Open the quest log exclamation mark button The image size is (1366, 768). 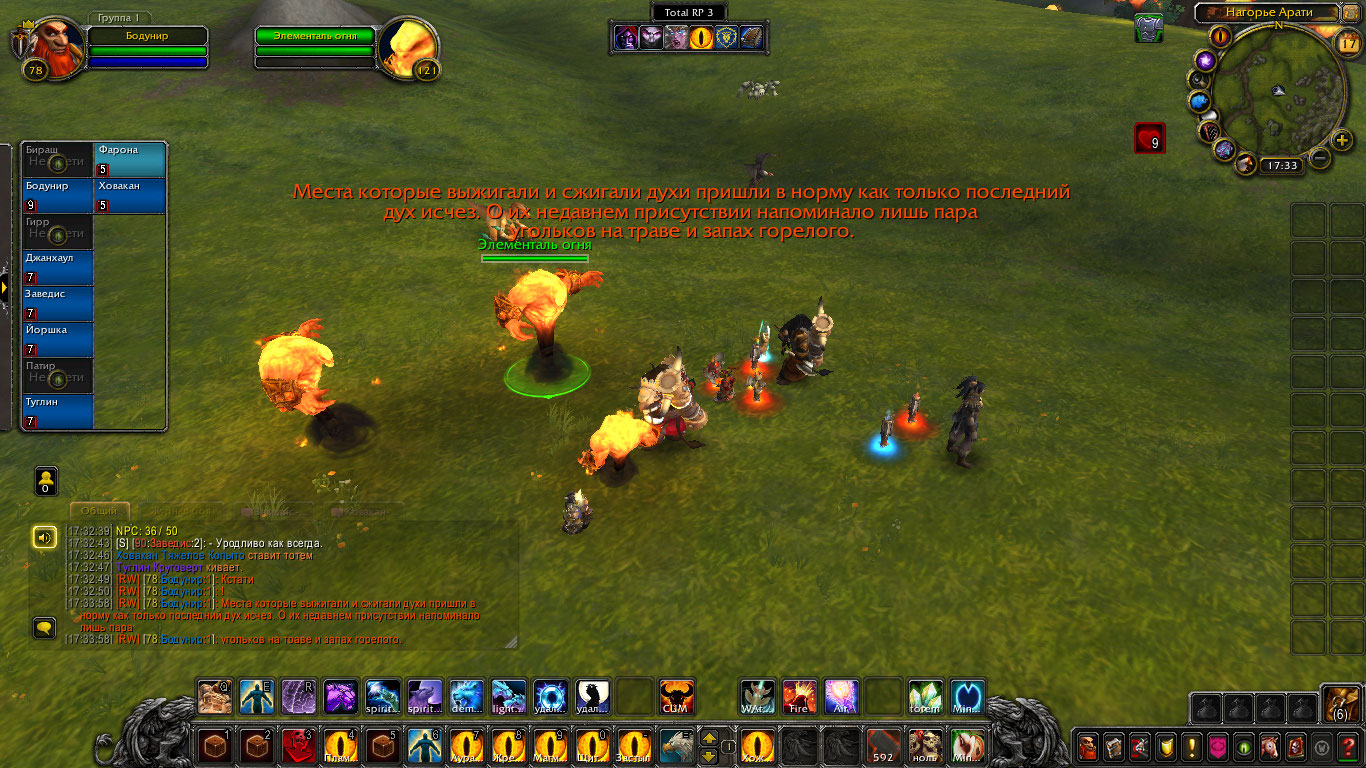[1191, 746]
